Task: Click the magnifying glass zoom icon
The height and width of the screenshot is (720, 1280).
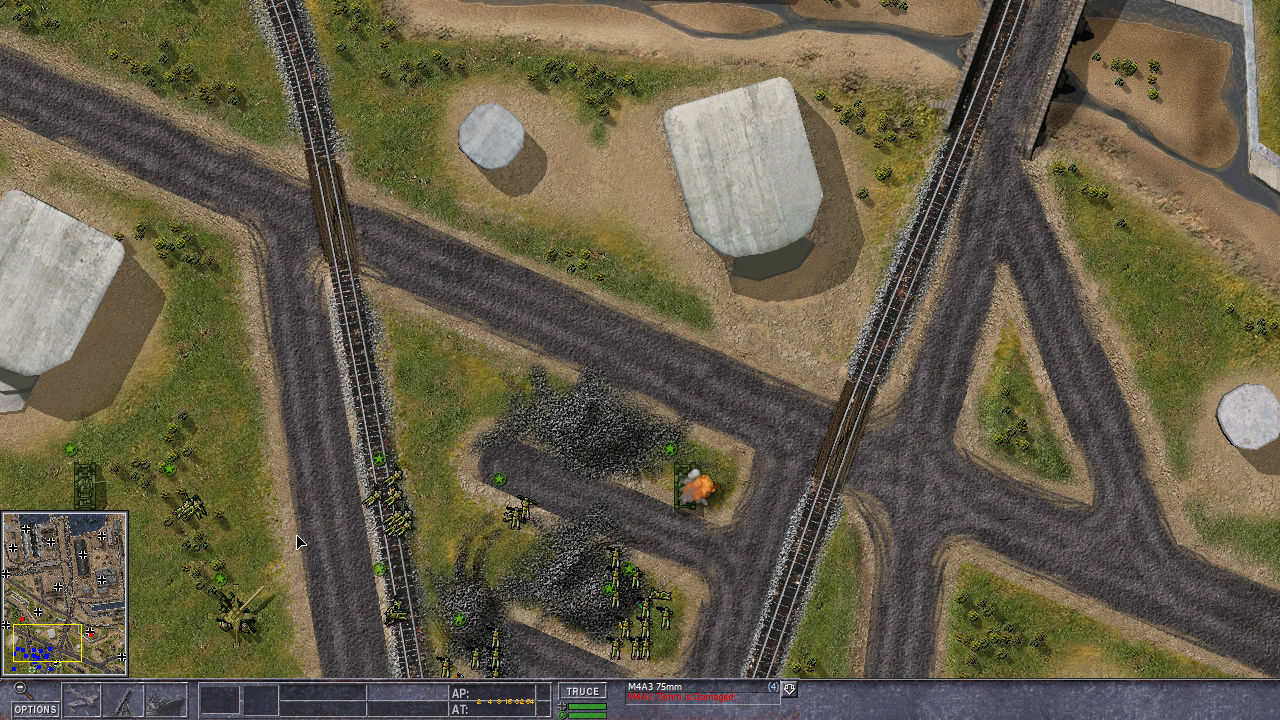Action: 20,690
